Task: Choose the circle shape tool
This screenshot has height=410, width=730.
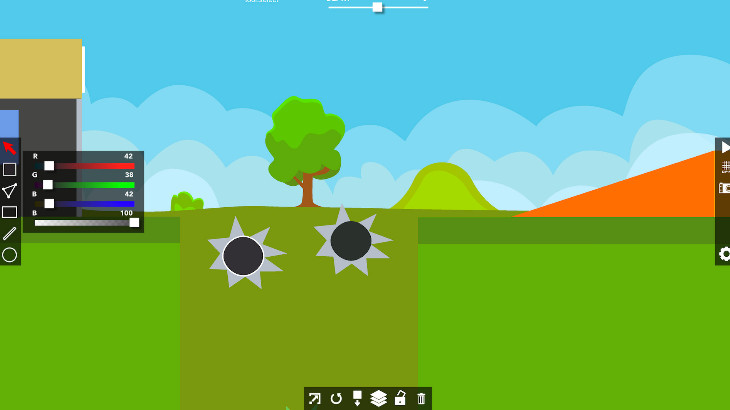Action: point(9,254)
